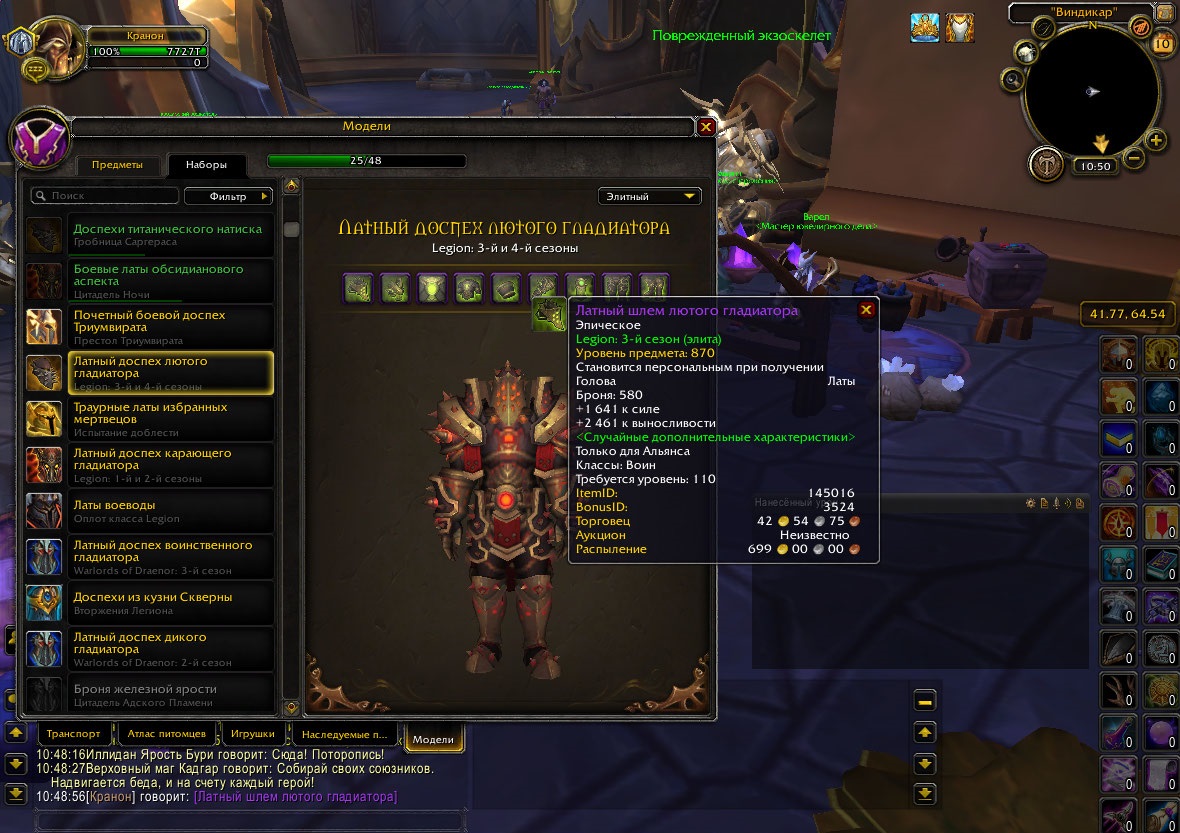Zoom out the minimap with minus button
This screenshot has height=833, width=1180.
pyautogui.click(x=1134, y=158)
